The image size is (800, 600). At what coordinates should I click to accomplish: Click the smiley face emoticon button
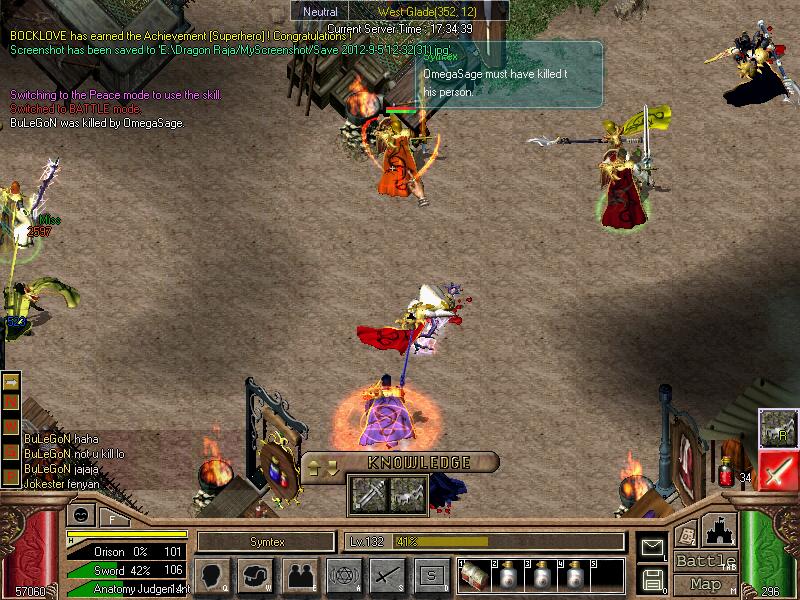79,515
